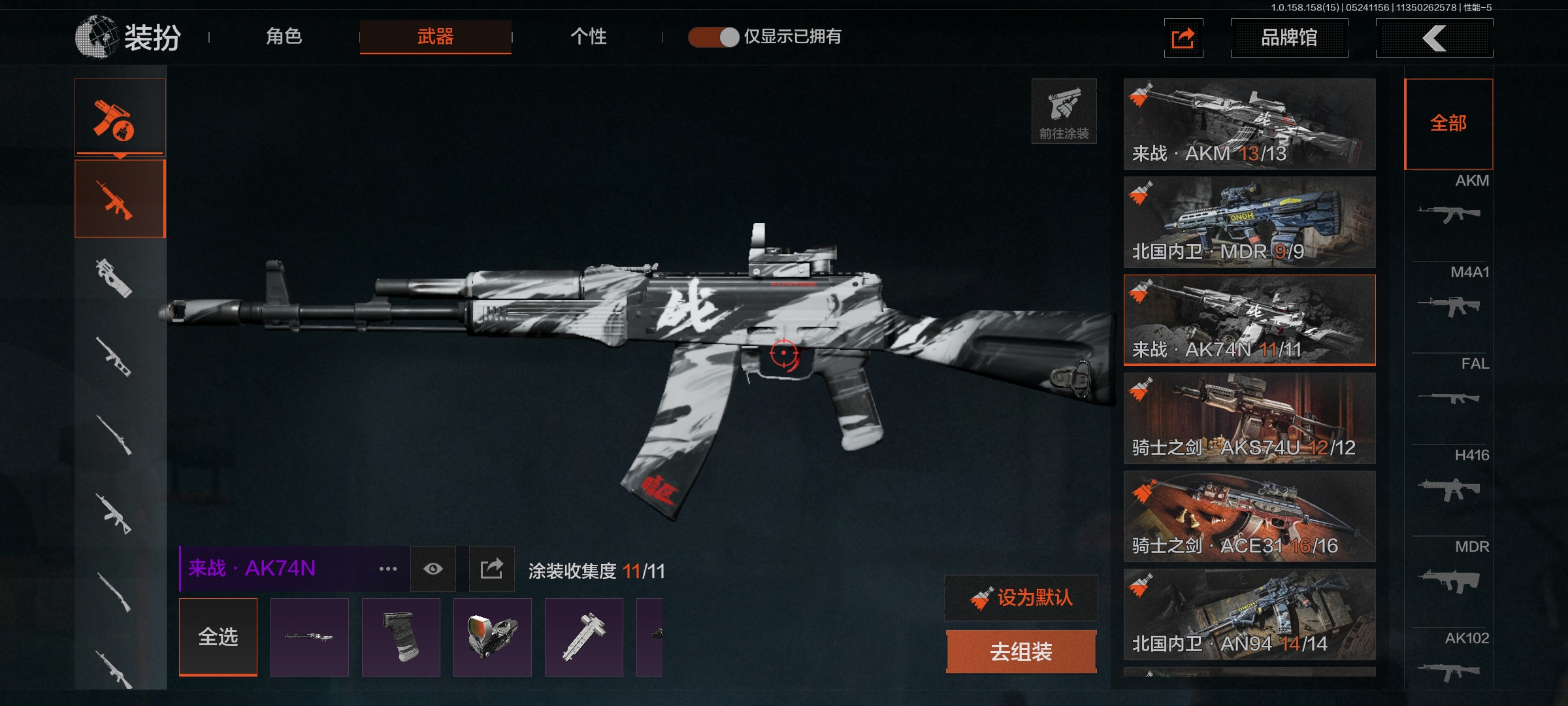This screenshot has height=706, width=1568.
Task: Open the 个性 tab
Action: pyautogui.click(x=588, y=37)
